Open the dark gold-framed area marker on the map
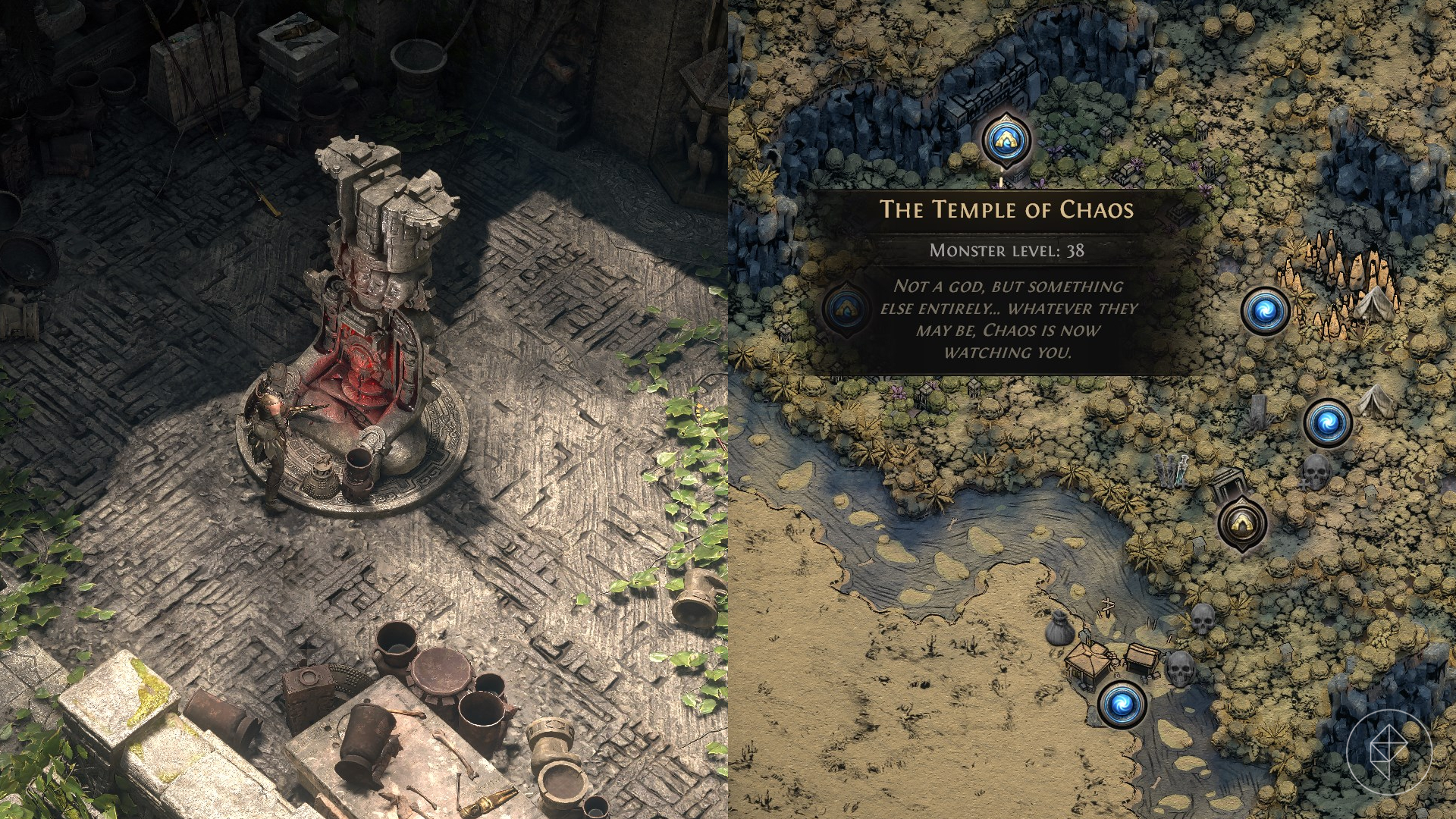The height and width of the screenshot is (819, 1456). pyautogui.click(x=1243, y=522)
